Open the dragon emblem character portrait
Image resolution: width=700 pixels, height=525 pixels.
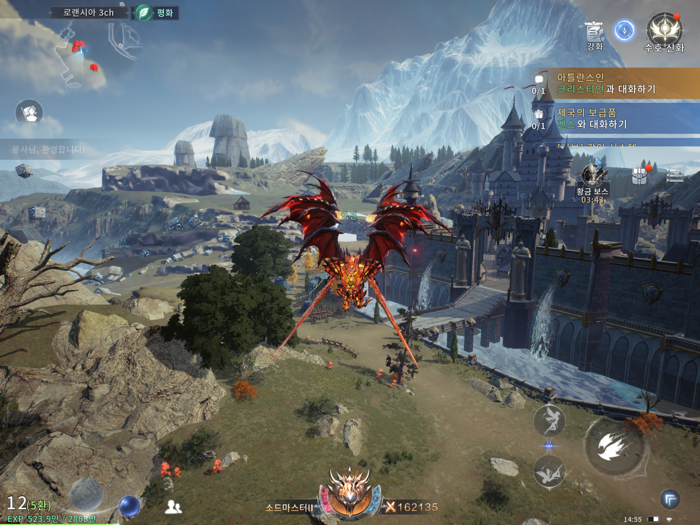coord(350,492)
